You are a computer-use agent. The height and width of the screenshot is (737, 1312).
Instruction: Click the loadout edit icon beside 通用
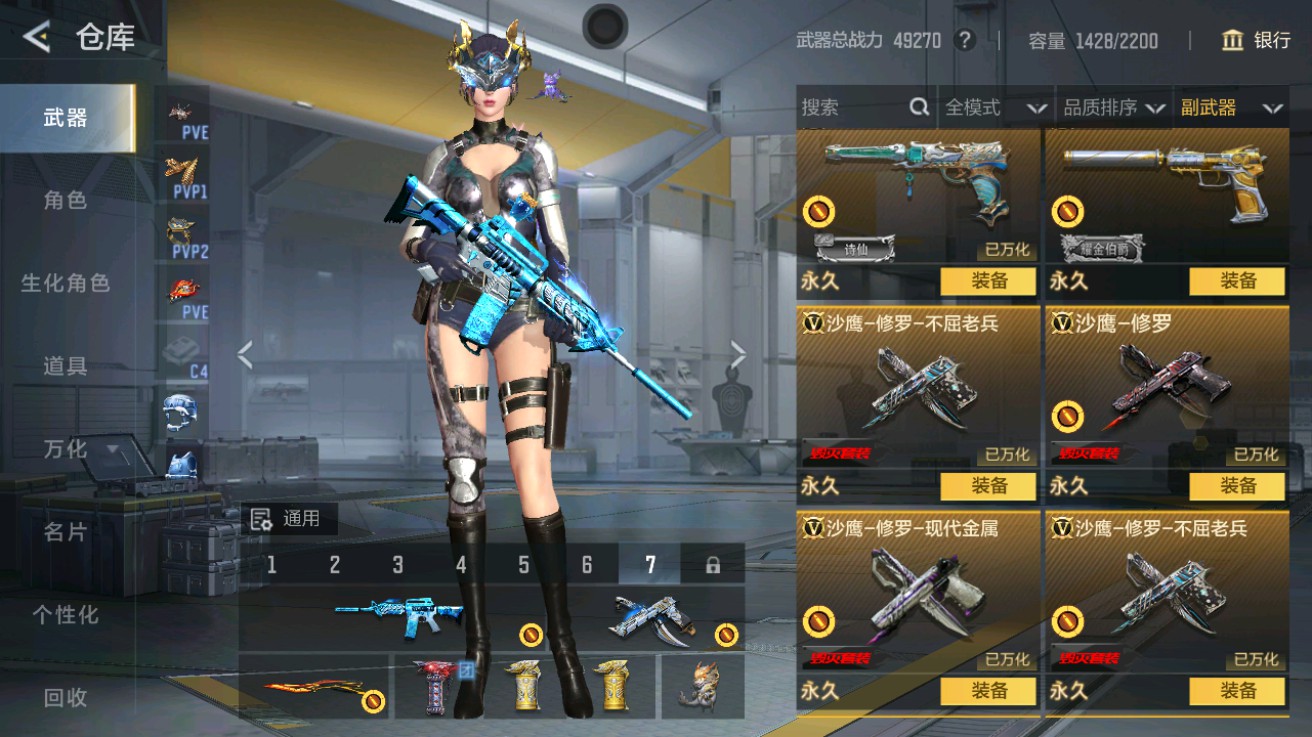click(262, 519)
